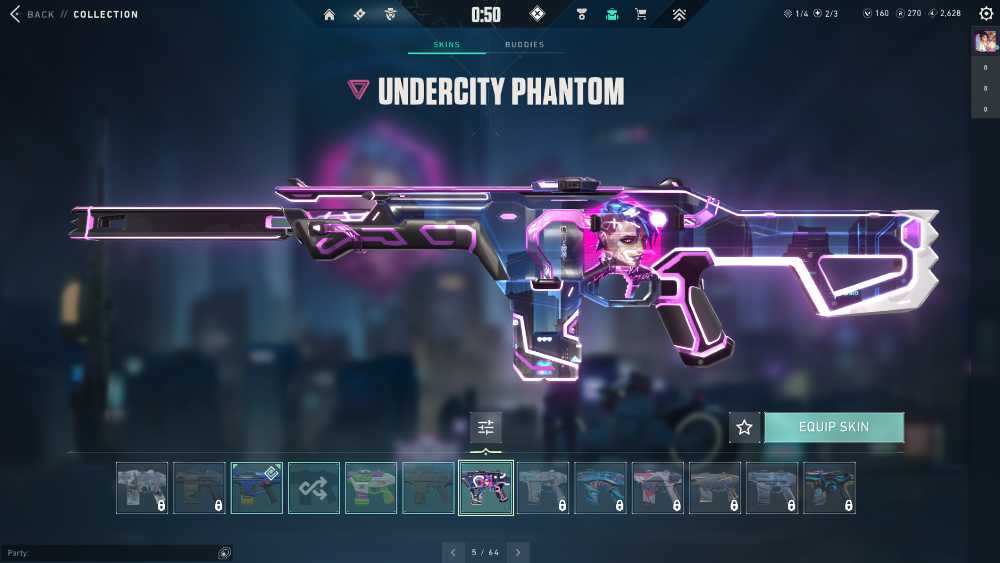The image size is (1000, 563).
Task: Select the Skins tab
Action: click(446, 45)
